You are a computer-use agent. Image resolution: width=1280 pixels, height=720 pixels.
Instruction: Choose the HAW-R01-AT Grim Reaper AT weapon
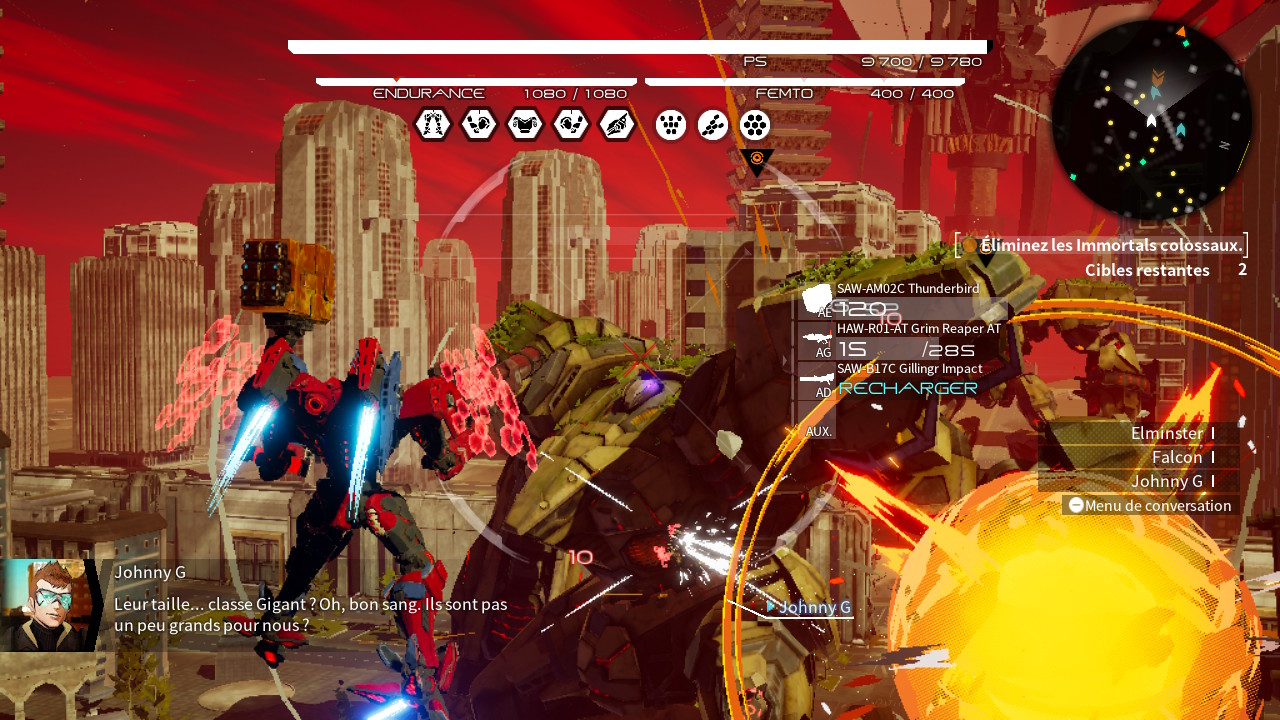point(900,340)
